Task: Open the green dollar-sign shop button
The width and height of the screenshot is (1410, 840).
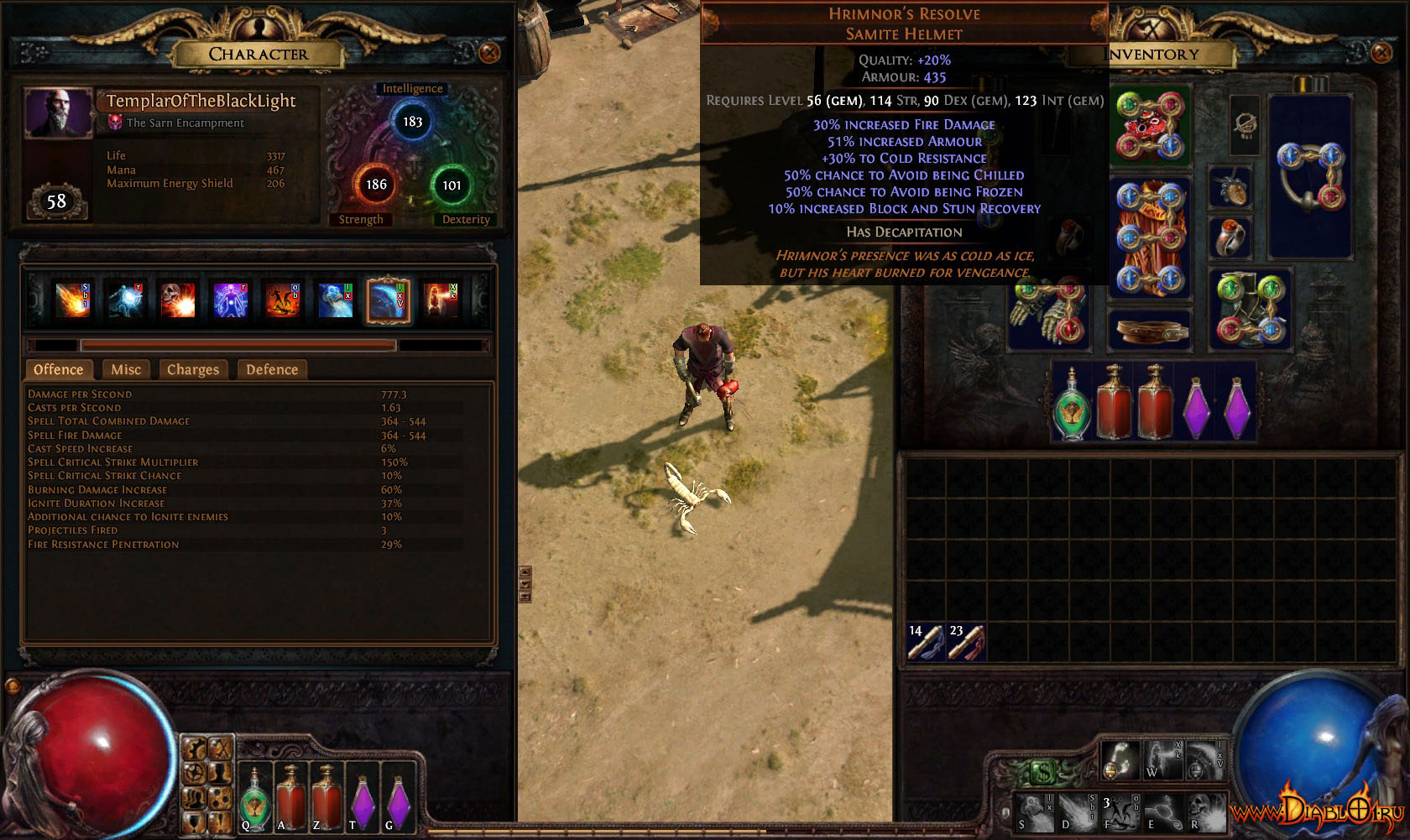Action: point(1042,770)
